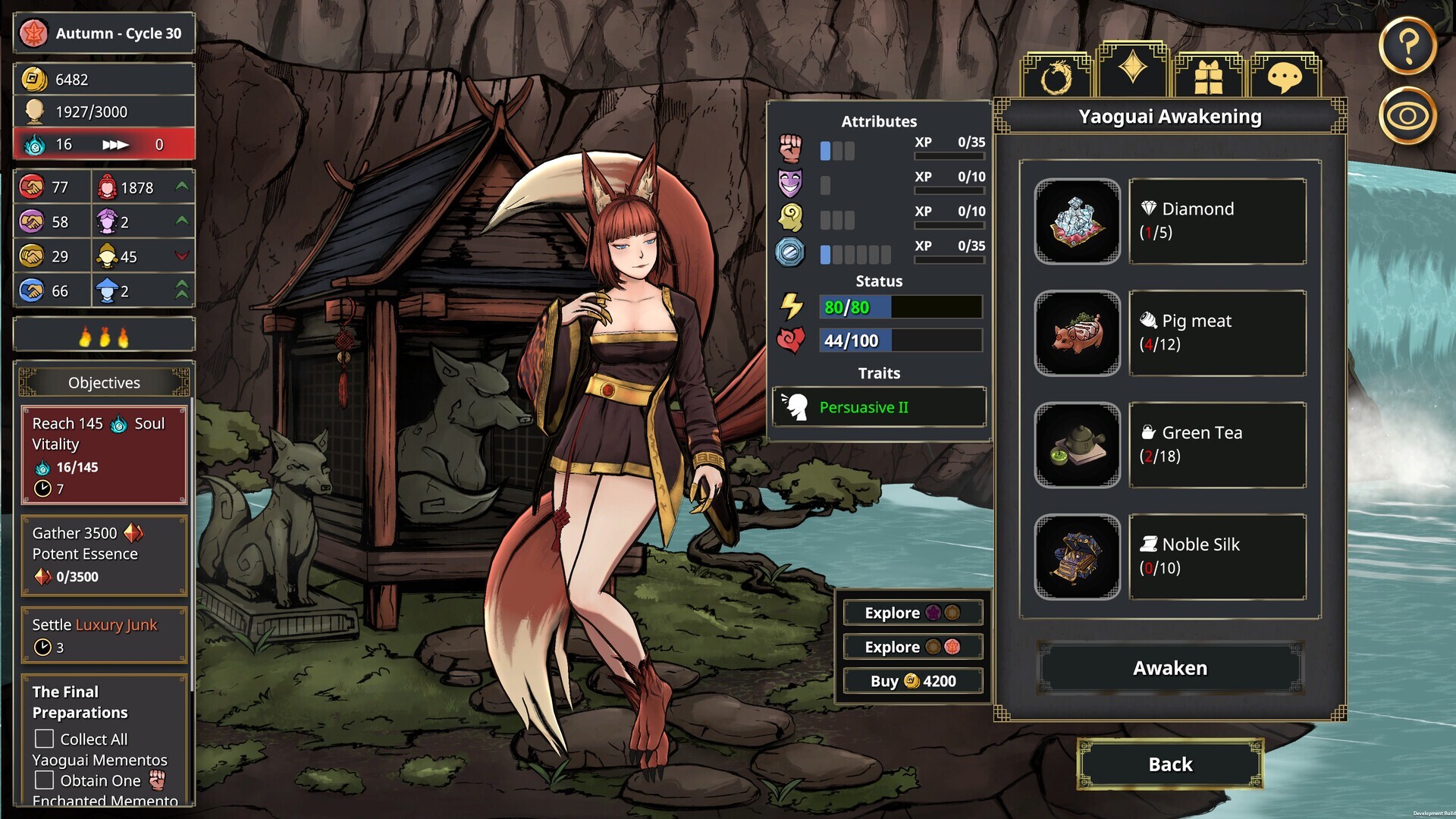Viewport: 1456px width, 819px height.
Task: Switch to the diamond-shaped awakening tab
Action: coord(1134,68)
